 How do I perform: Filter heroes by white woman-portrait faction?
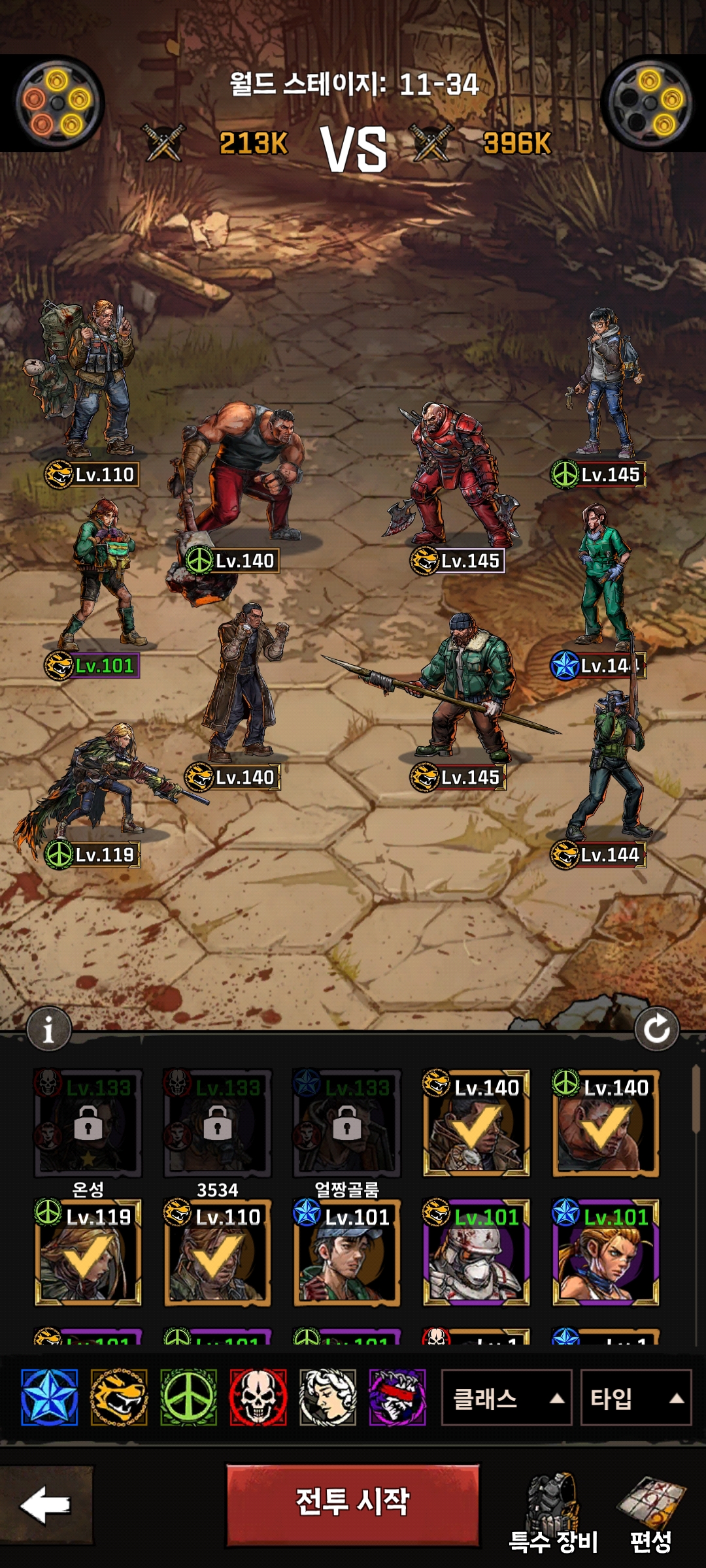[328, 1397]
